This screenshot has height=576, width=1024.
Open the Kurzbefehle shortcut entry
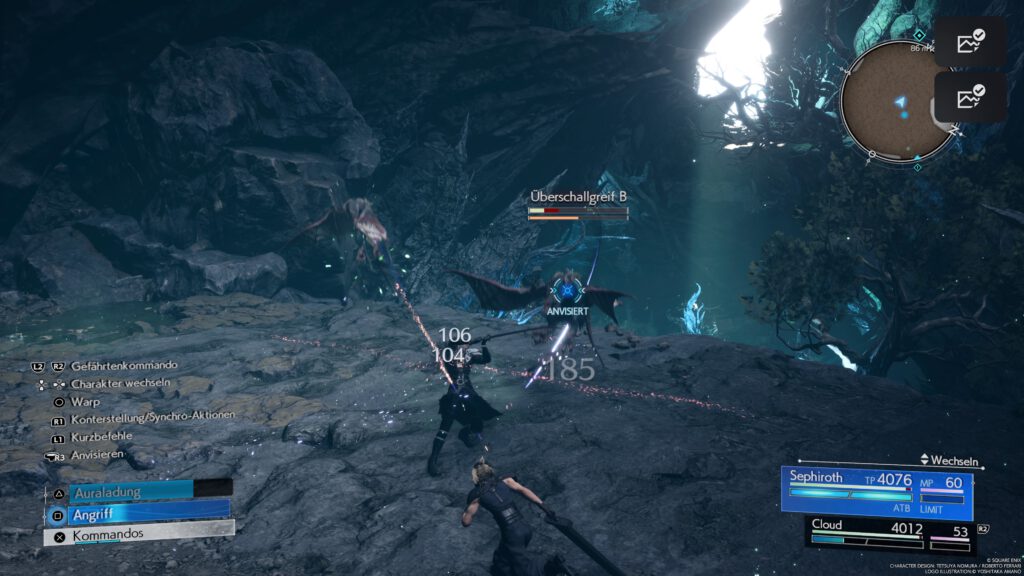(x=101, y=436)
